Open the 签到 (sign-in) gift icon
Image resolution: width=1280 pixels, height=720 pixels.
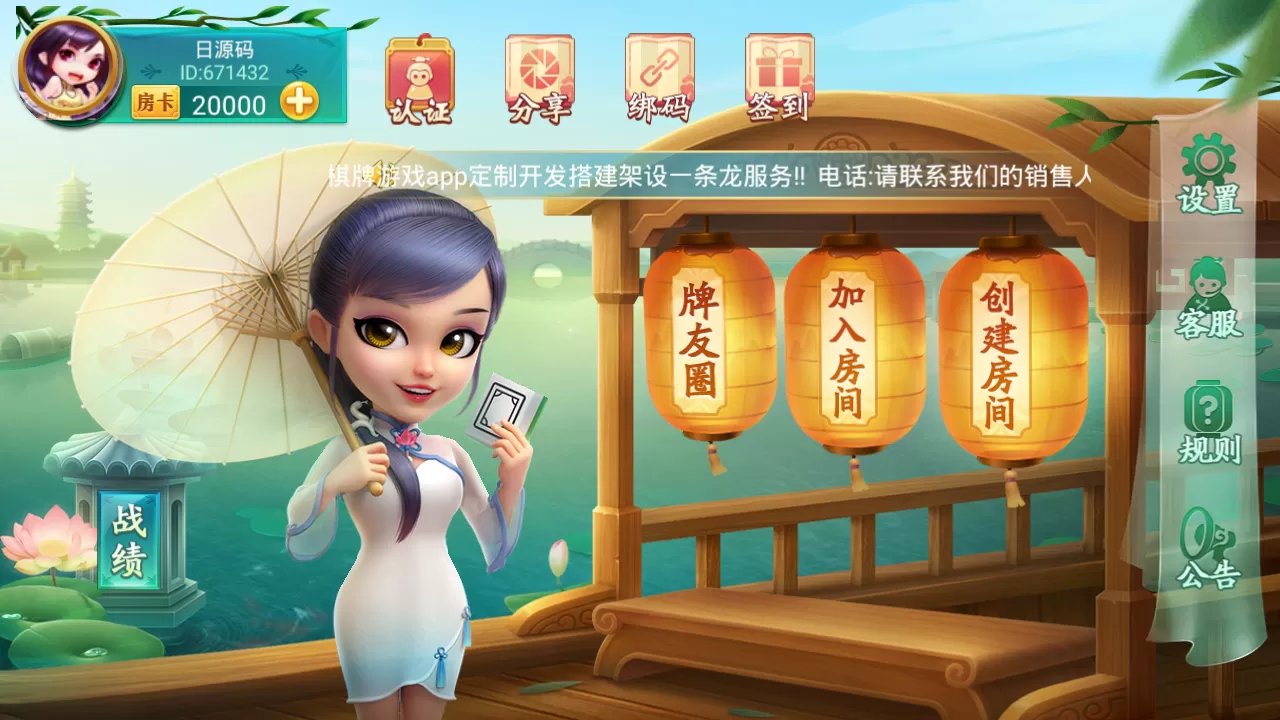click(778, 75)
